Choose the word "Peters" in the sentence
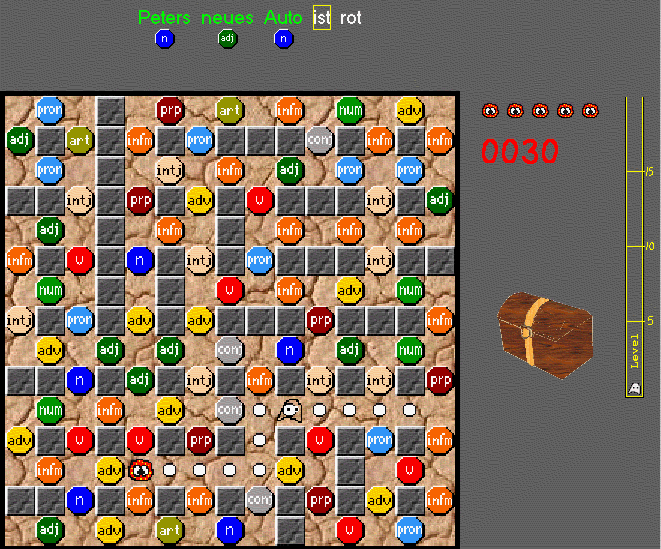The image size is (661, 549). (165, 18)
